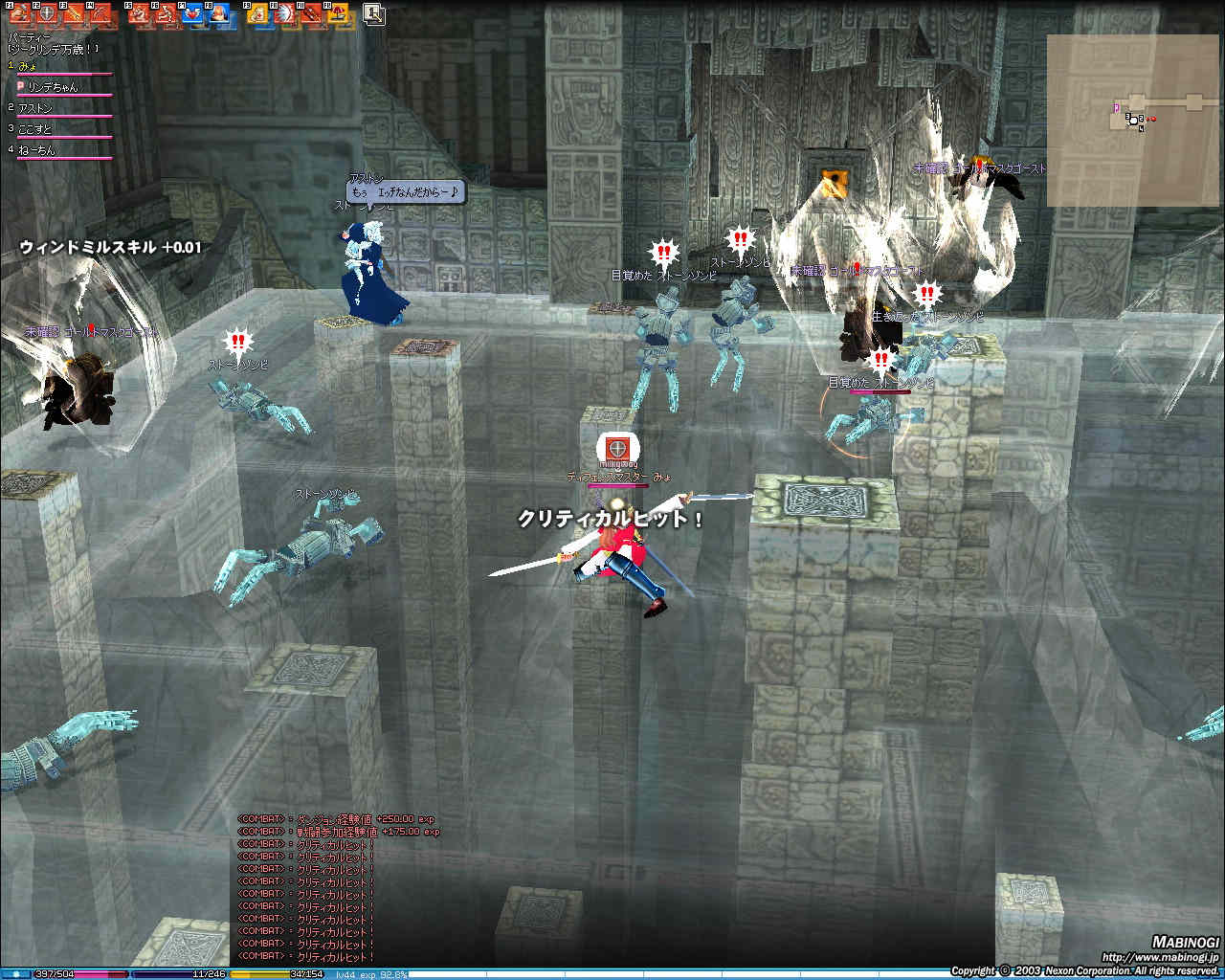Select the F3 sword skill icon
The image size is (1225, 980).
click(x=71, y=13)
